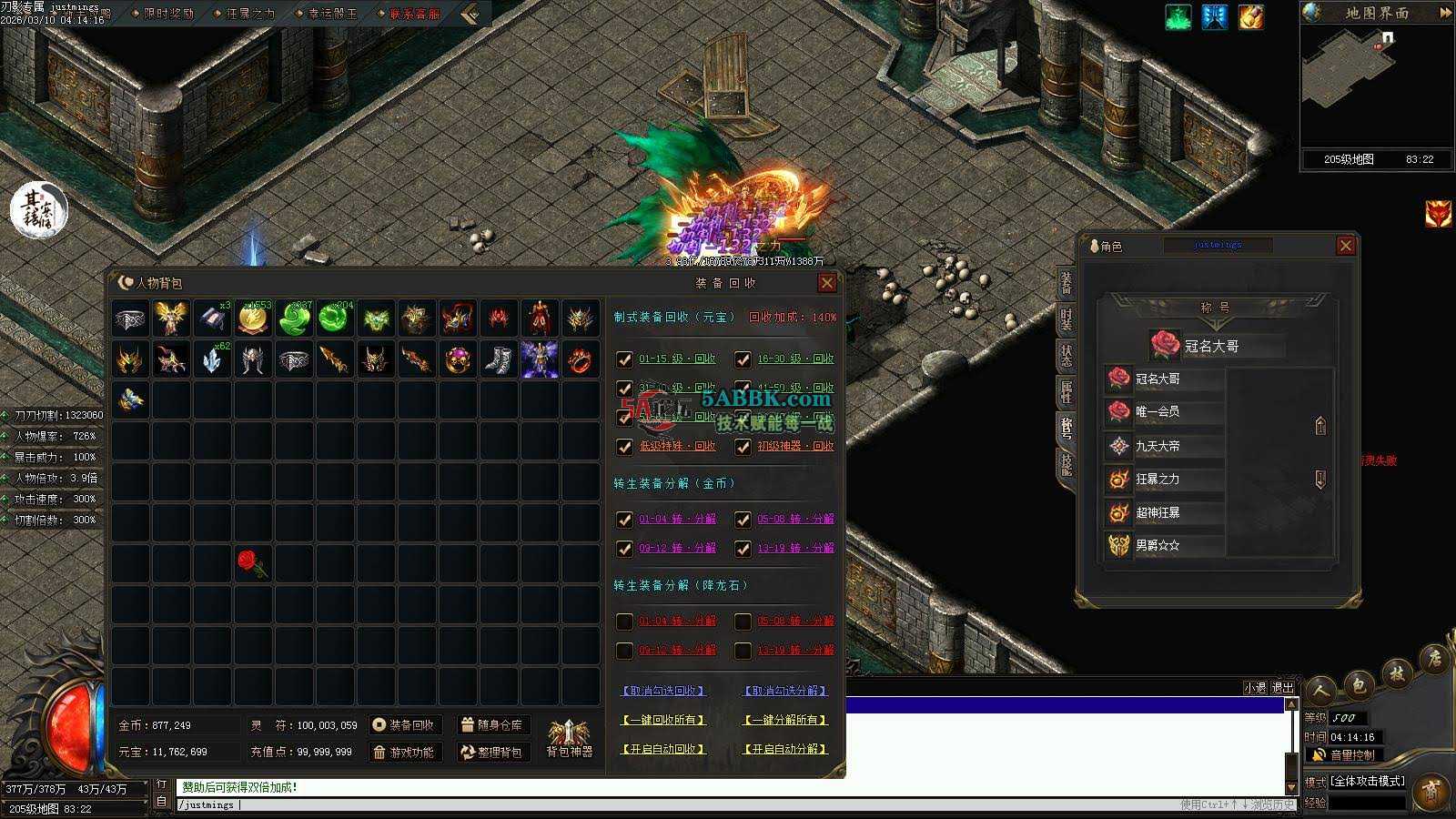Viewport: 1456px width, 819px height.
Task: Open the 游戏功能 menu button
Action: click(x=403, y=753)
